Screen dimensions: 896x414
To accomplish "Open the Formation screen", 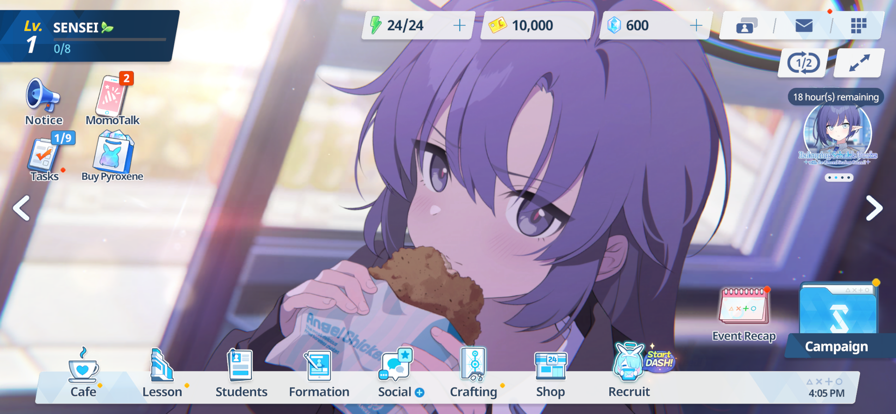I will click(319, 372).
